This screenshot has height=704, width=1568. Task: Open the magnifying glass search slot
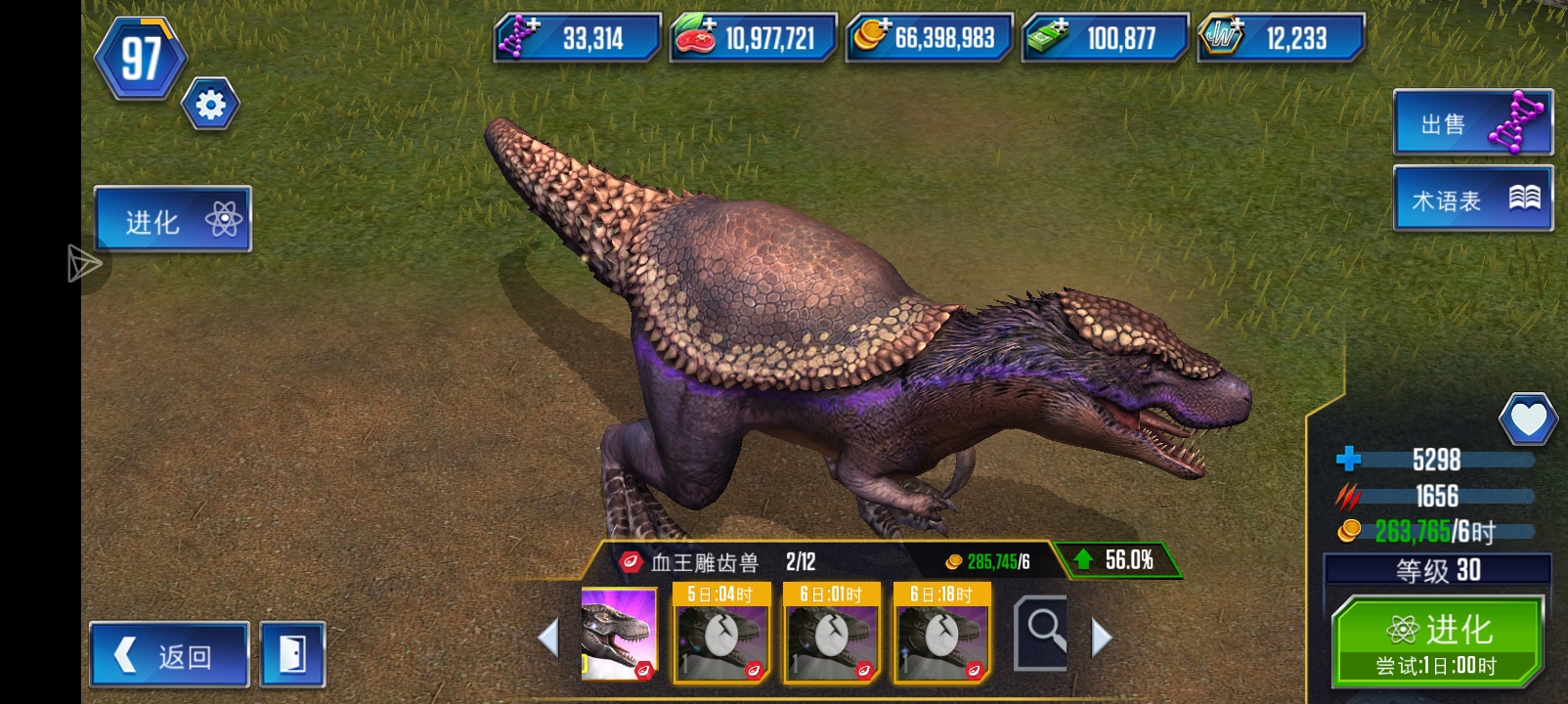1042,634
